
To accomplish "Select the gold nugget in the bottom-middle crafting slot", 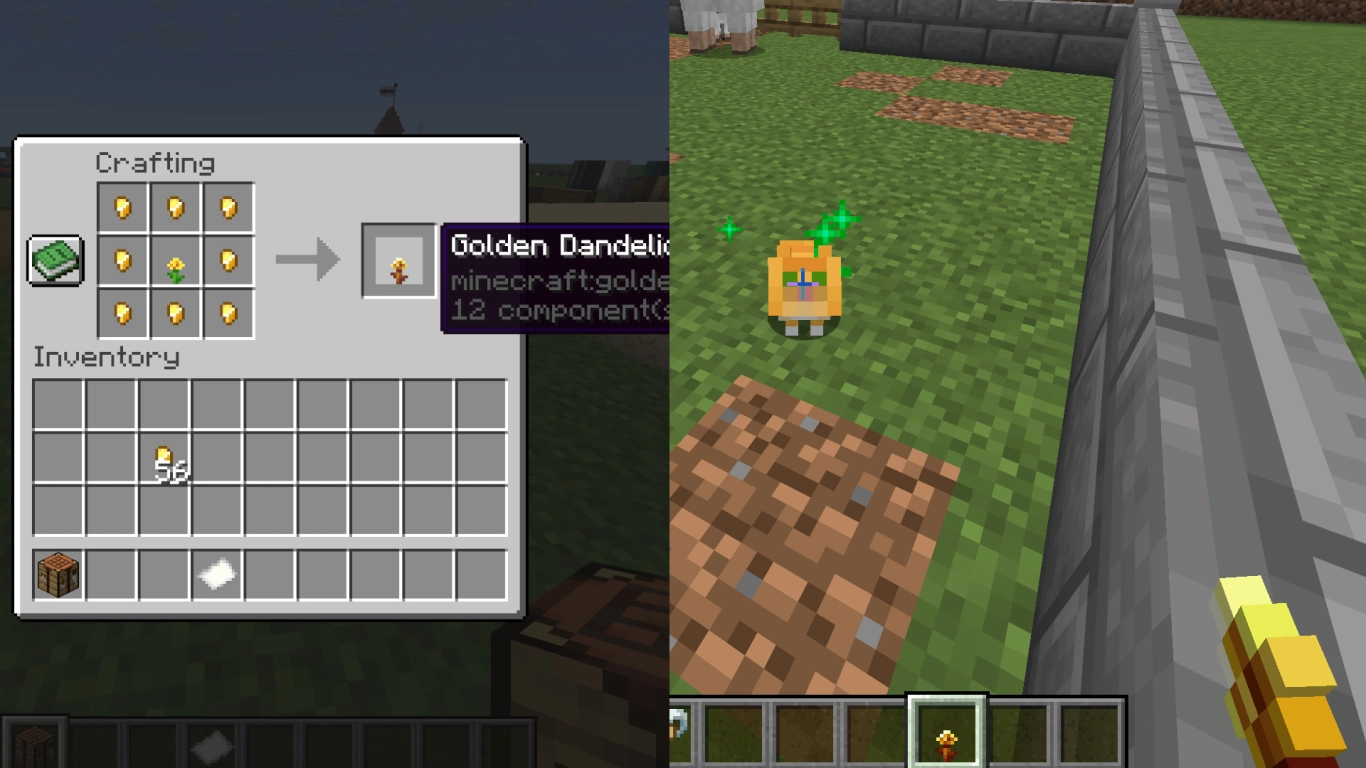I will [x=176, y=312].
